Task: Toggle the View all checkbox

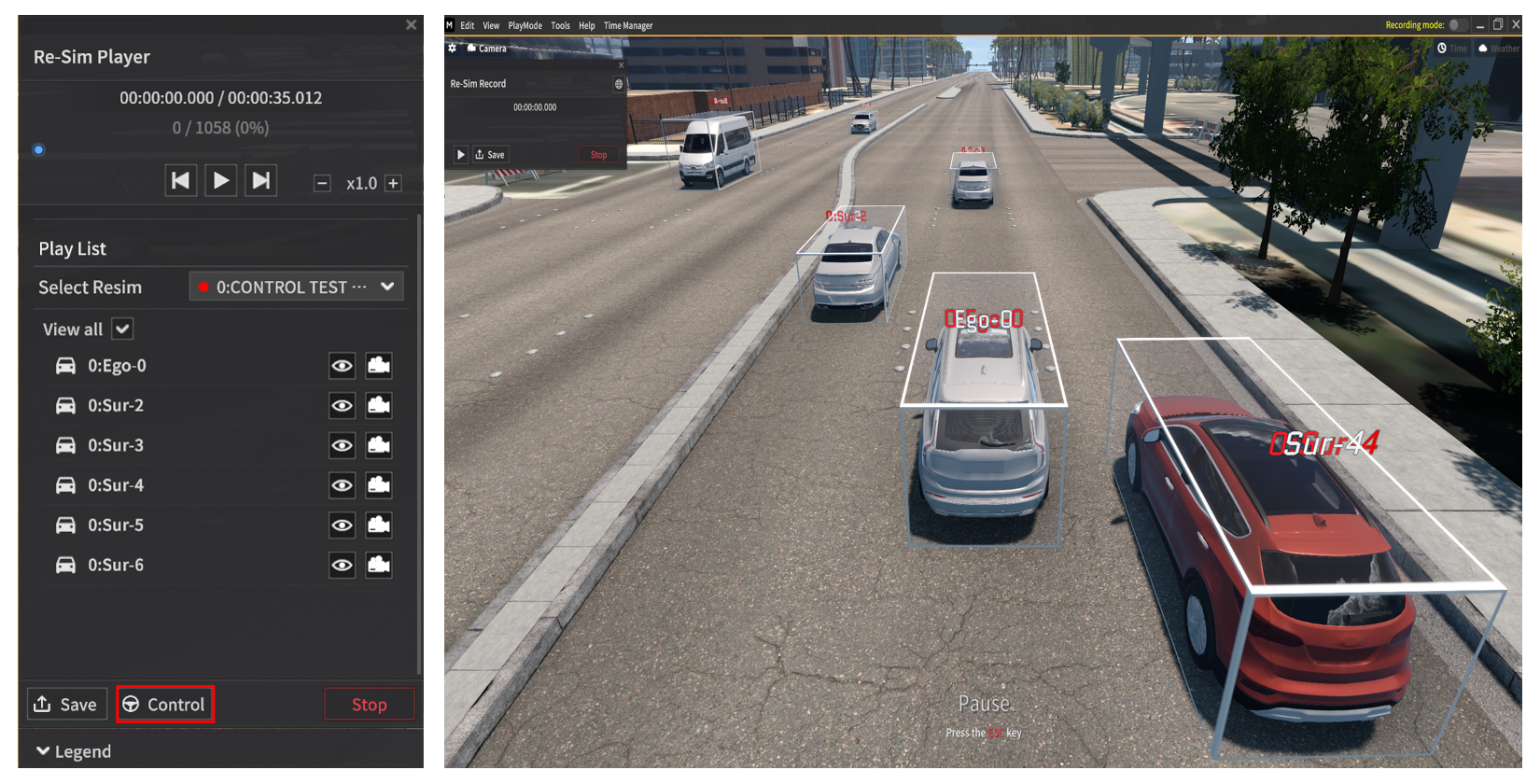Action: coord(122,329)
